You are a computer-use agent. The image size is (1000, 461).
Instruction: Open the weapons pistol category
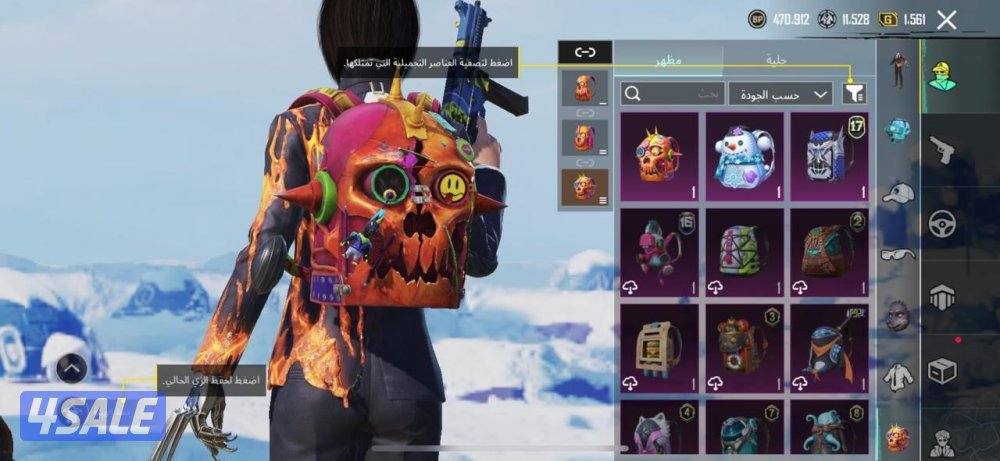[x=942, y=150]
